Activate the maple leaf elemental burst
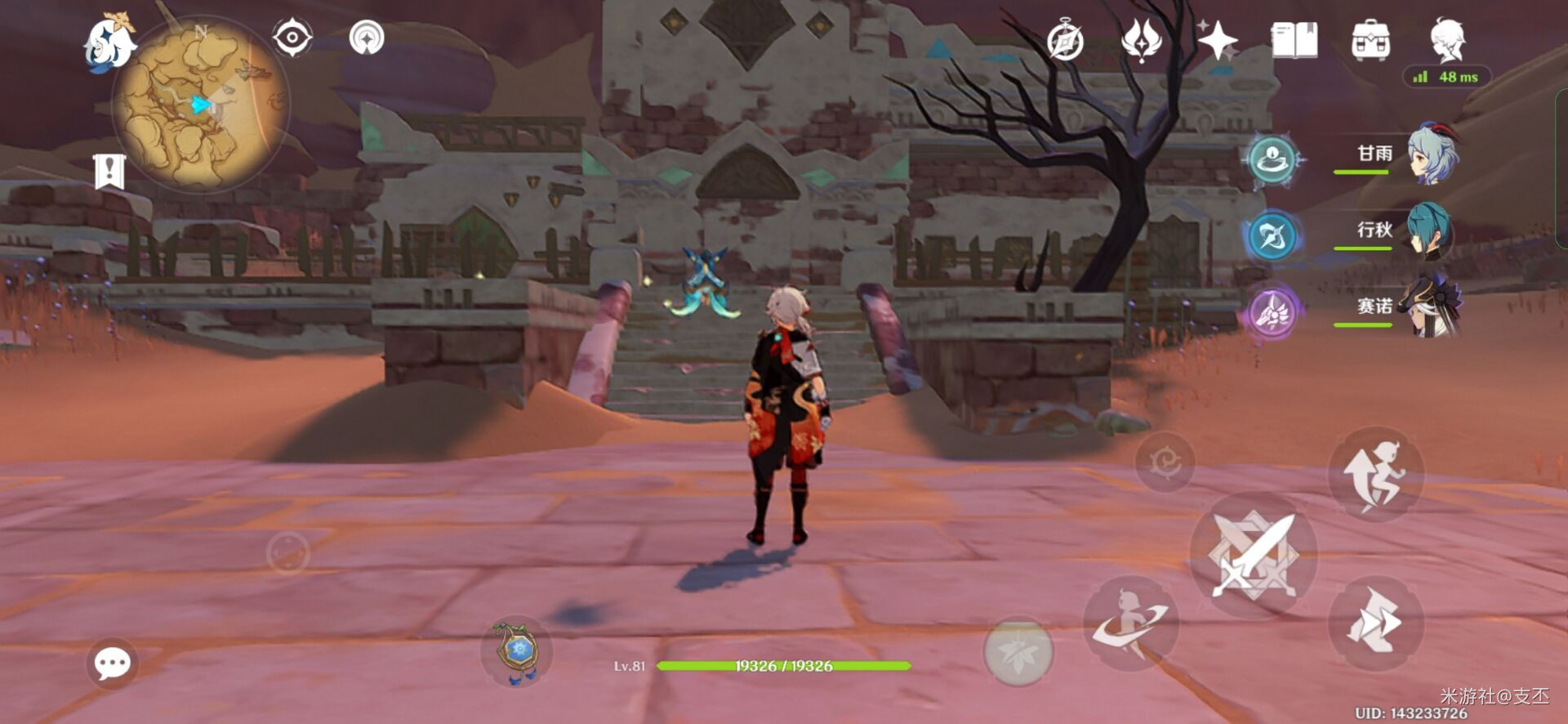The height and width of the screenshot is (724, 1568). click(1018, 652)
